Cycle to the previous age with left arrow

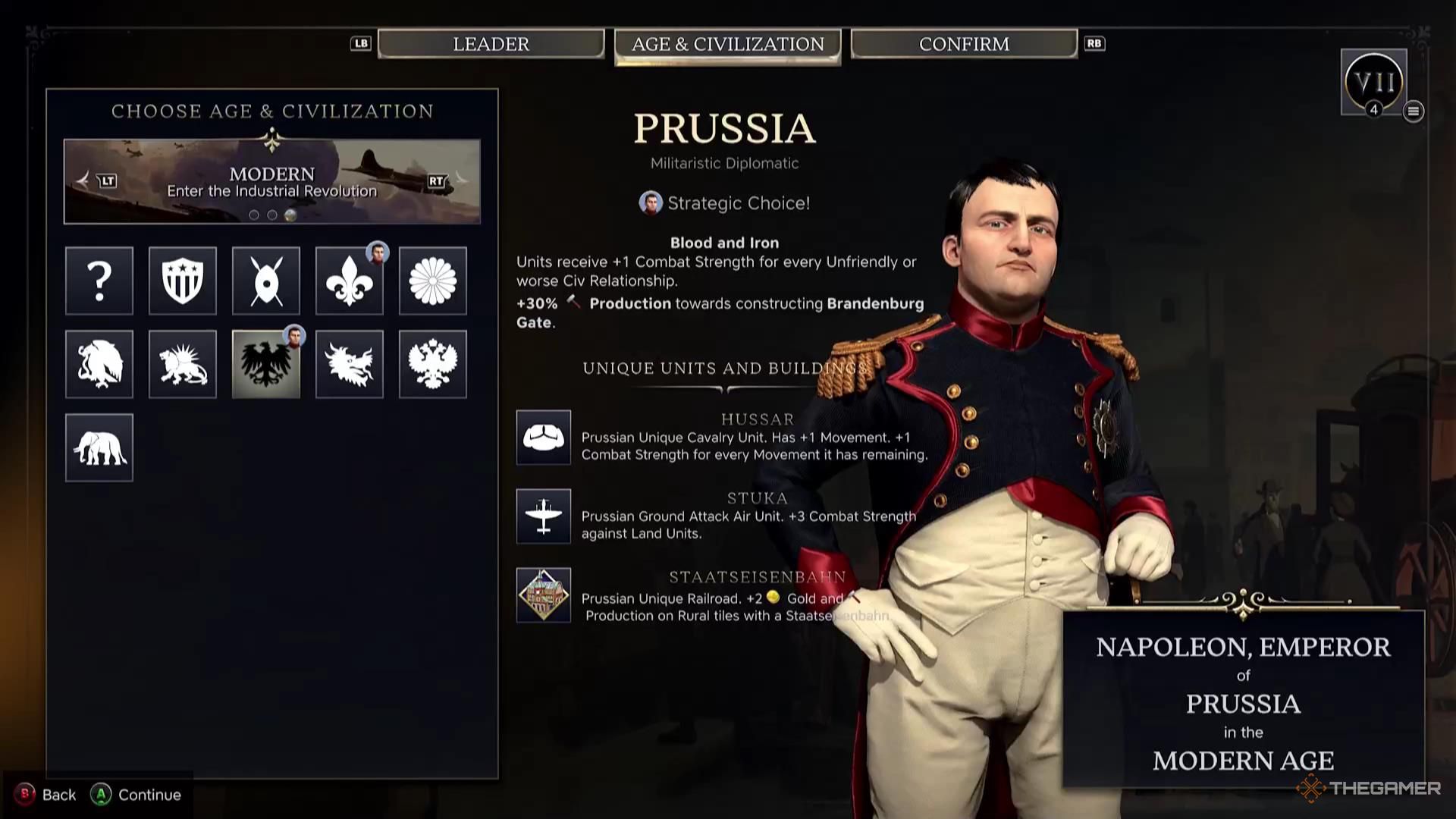coord(85,180)
